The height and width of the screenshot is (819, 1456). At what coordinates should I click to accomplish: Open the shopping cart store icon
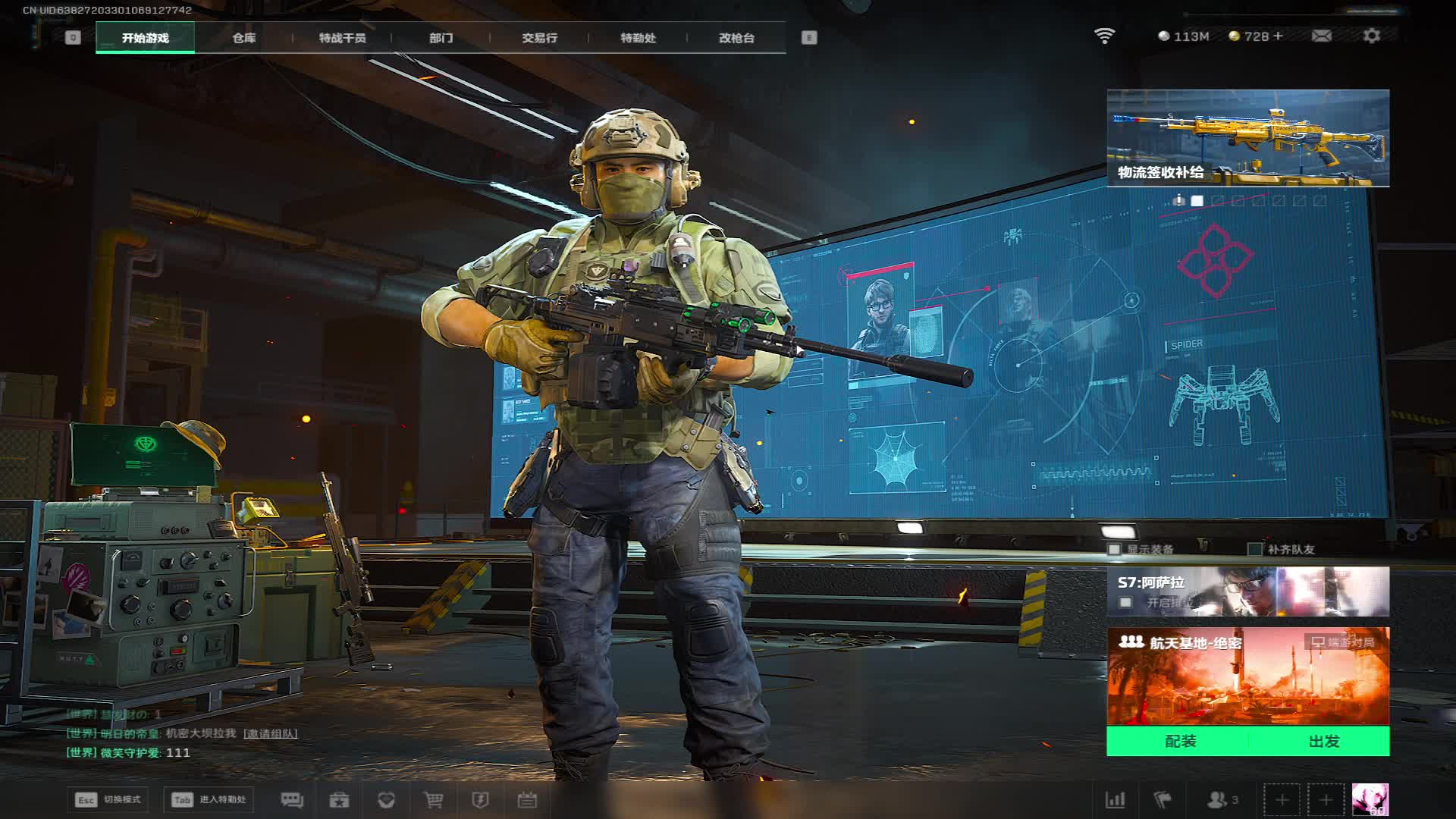(433, 800)
